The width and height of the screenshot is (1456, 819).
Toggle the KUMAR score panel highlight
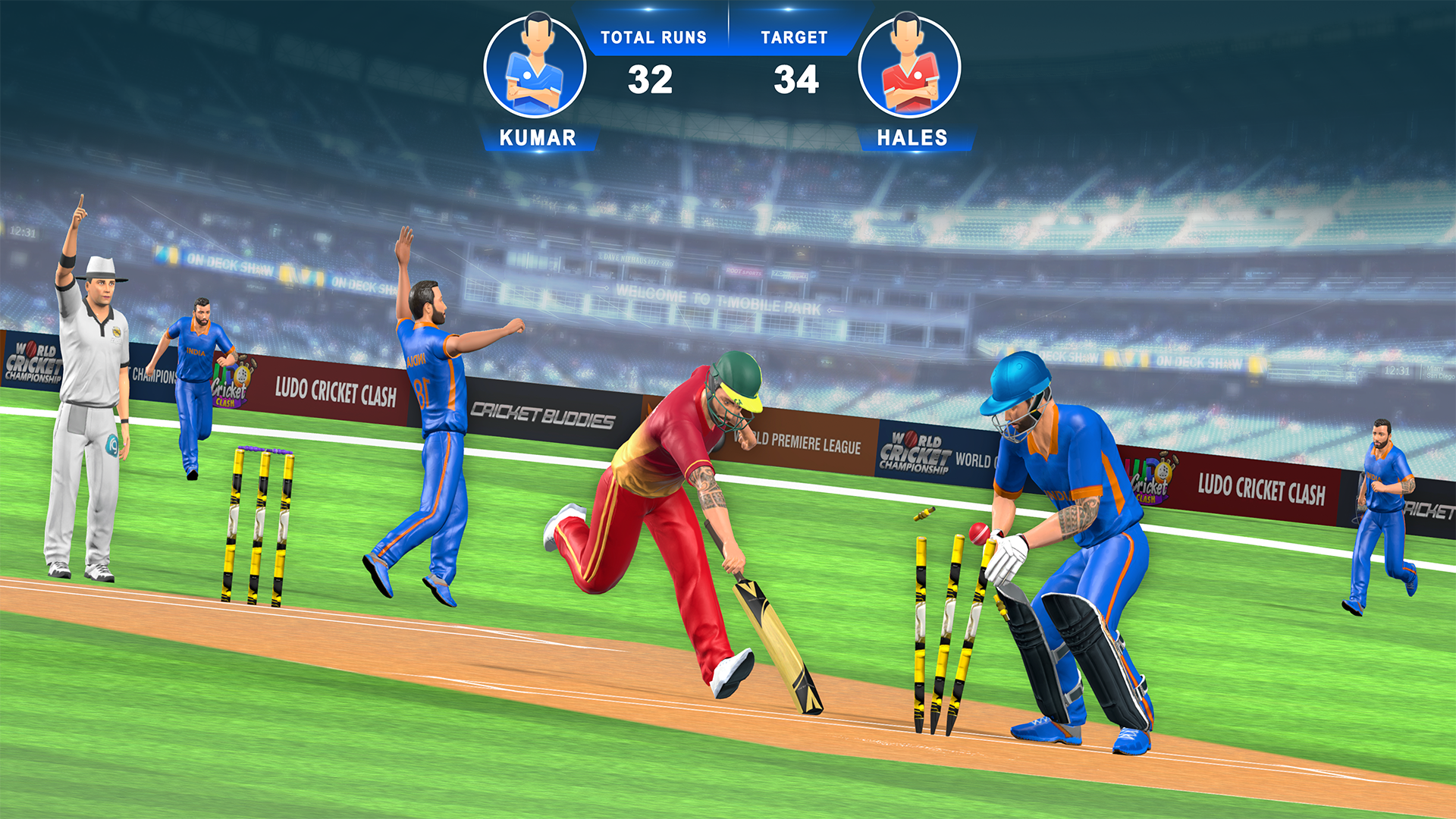pos(540,138)
